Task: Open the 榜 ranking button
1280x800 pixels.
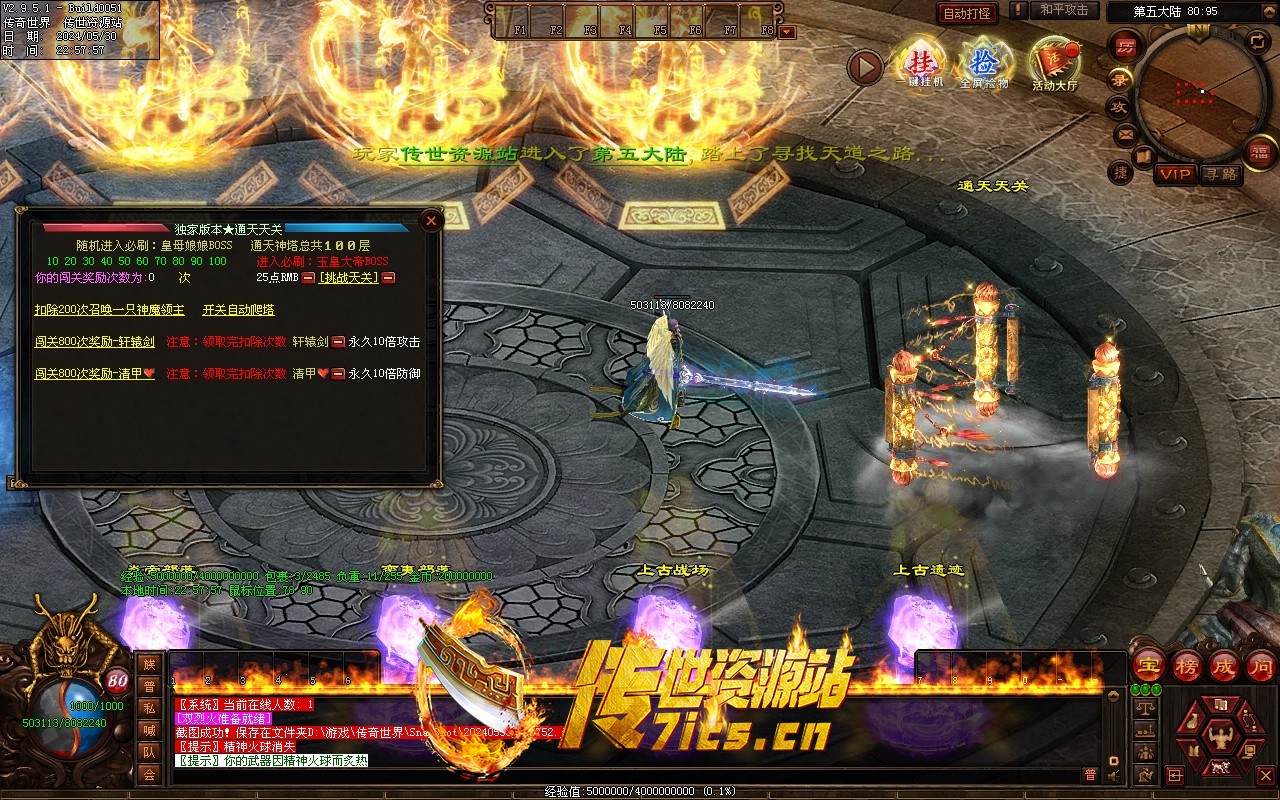Action: (1186, 666)
